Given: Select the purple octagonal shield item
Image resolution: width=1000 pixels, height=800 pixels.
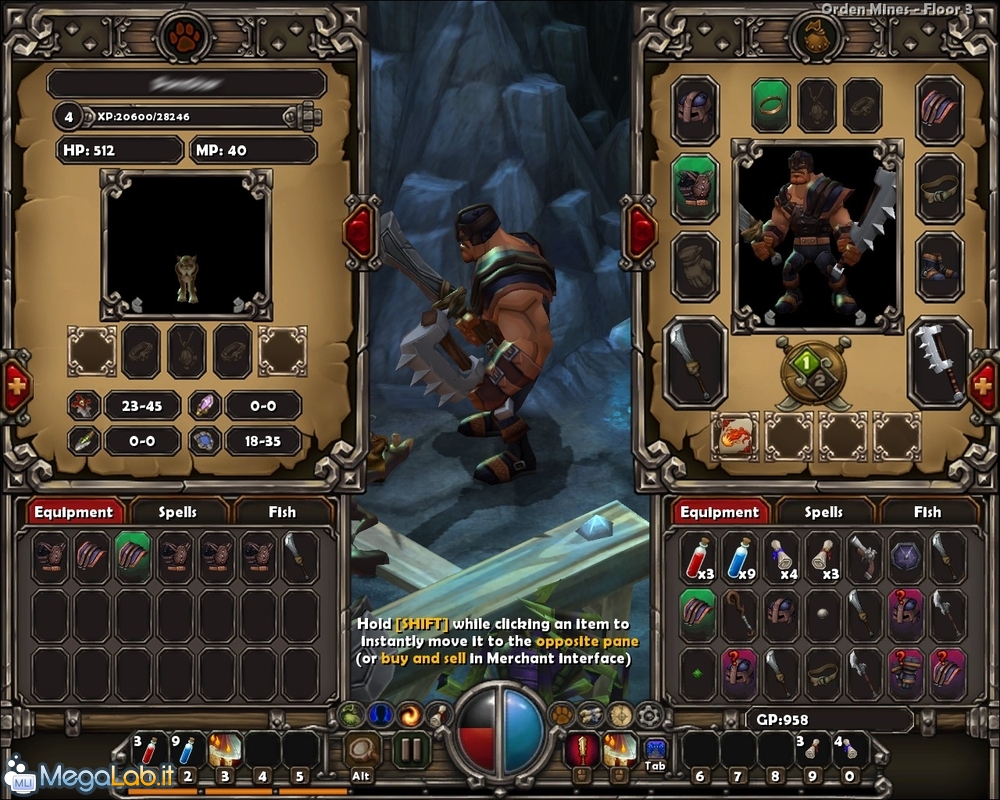Looking at the screenshot, I should point(906,557).
